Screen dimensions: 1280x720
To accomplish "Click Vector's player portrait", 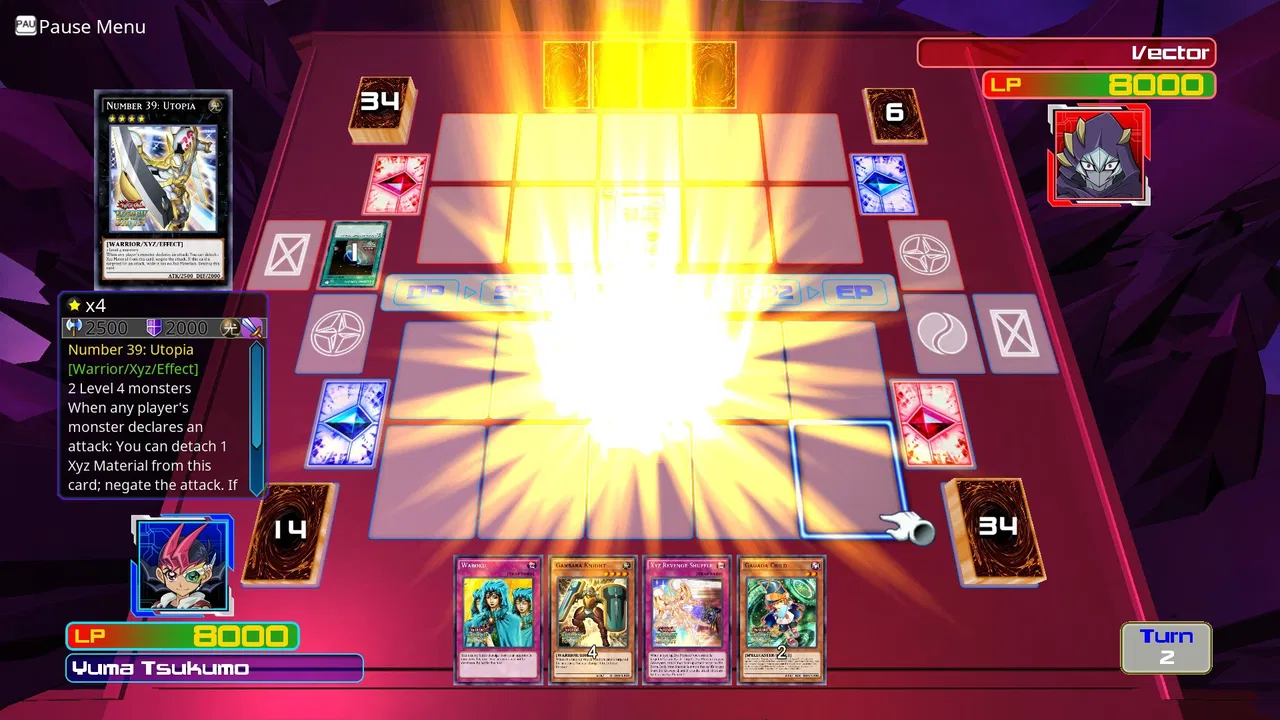I will [x=1099, y=155].
